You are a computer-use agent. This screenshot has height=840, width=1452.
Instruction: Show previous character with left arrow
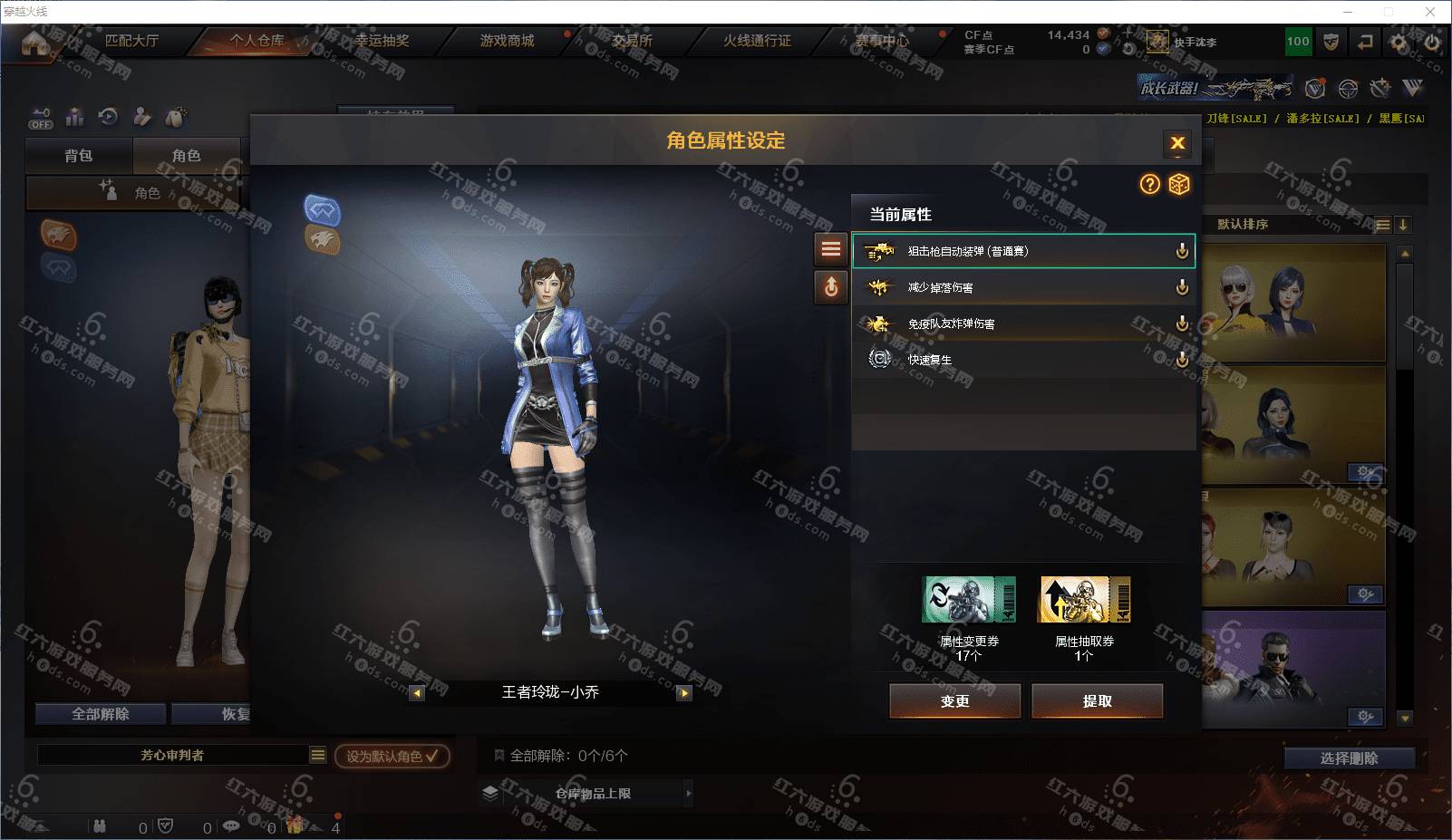tap(417, 693)
